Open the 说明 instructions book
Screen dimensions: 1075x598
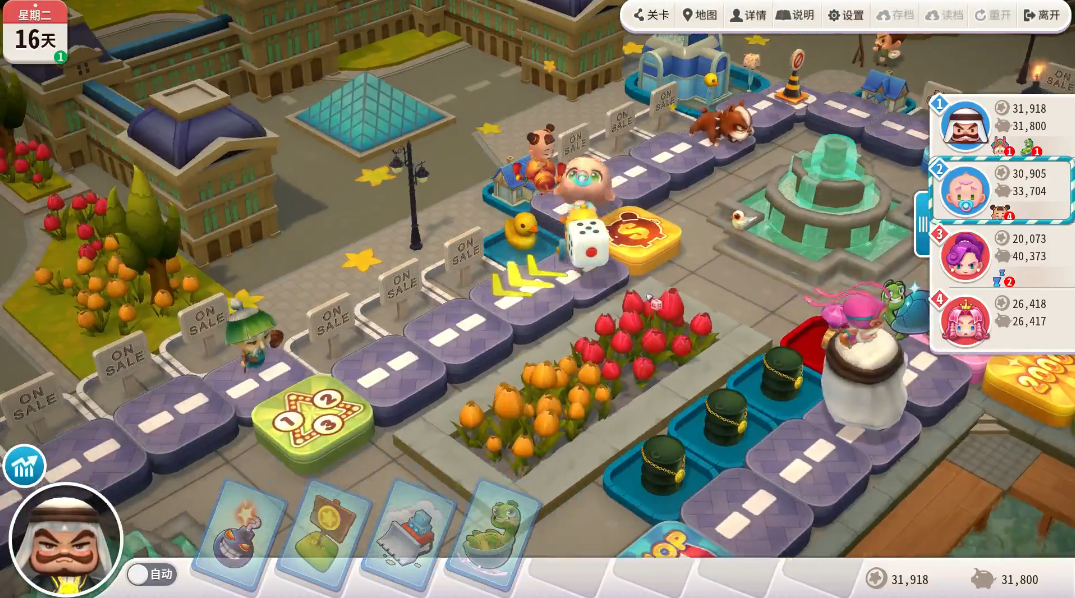pos(796,15)
